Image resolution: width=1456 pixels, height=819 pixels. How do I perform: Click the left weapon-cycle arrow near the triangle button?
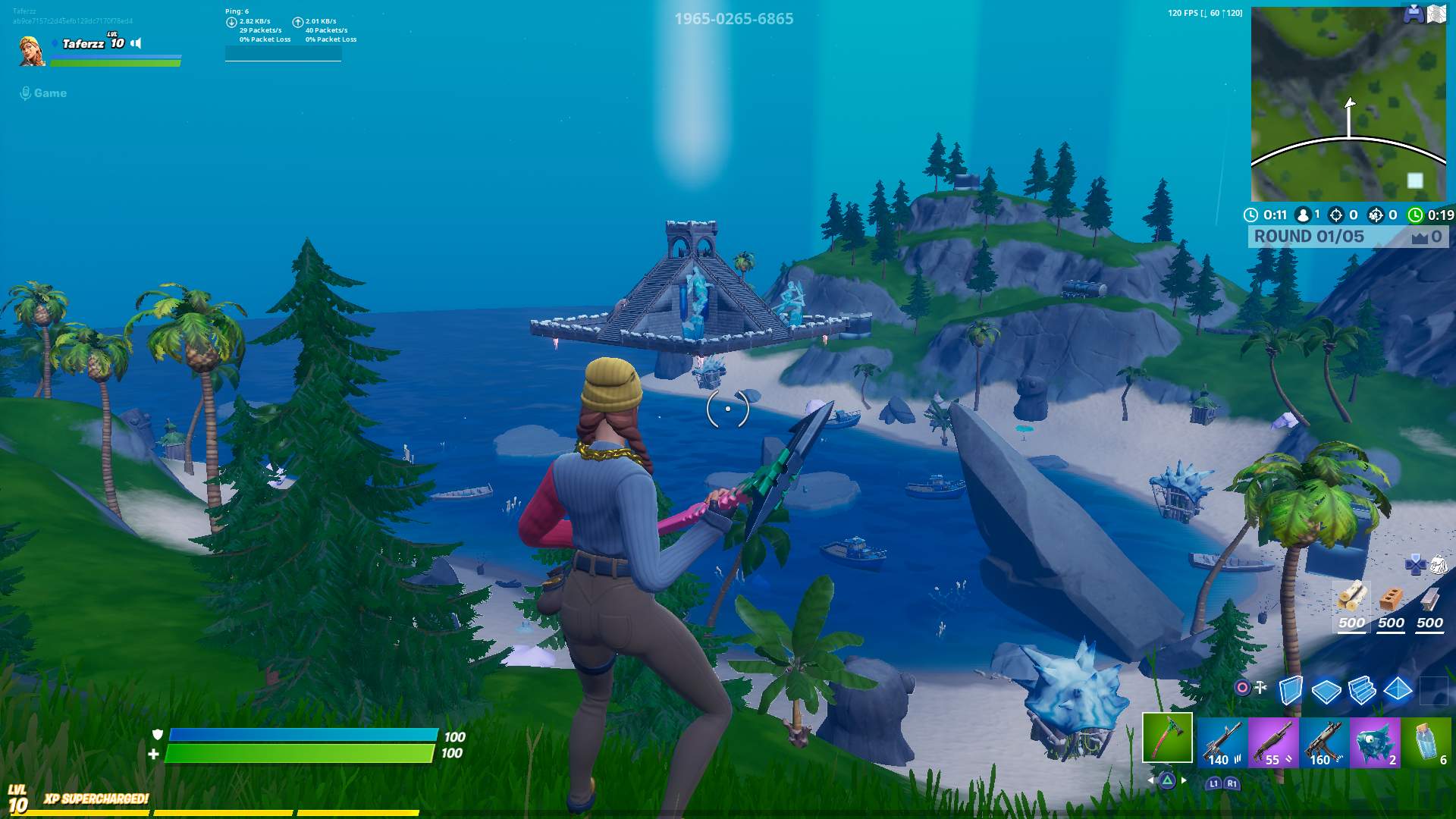pyautogui.click(x=1151, y=781)
